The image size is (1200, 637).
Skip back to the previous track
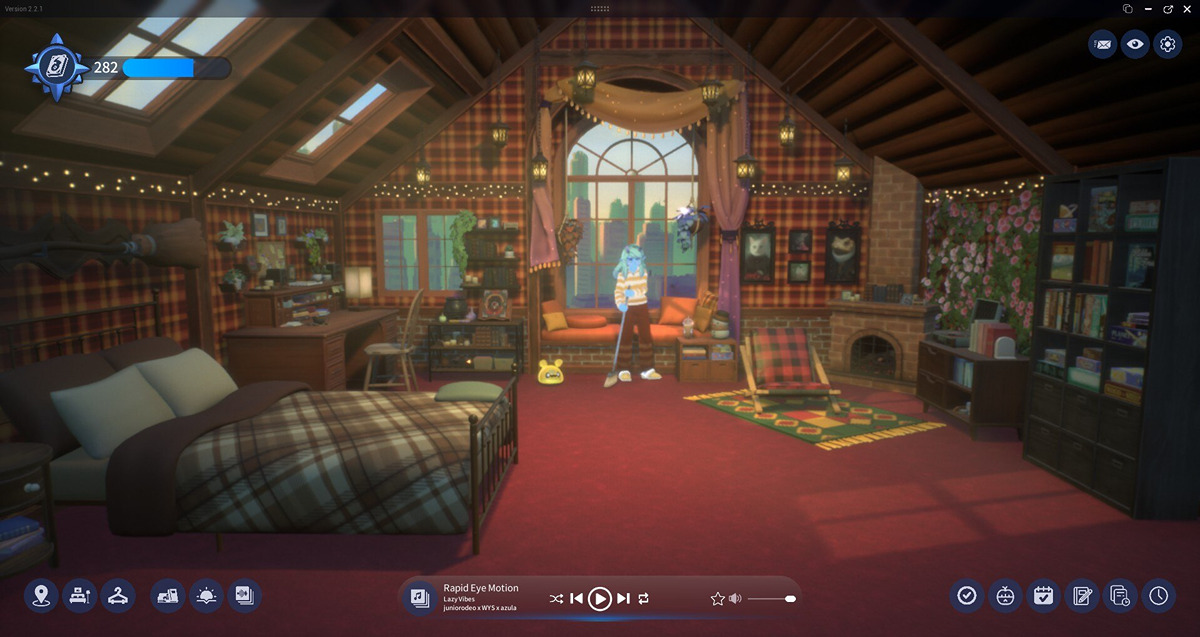click(576, 598)
